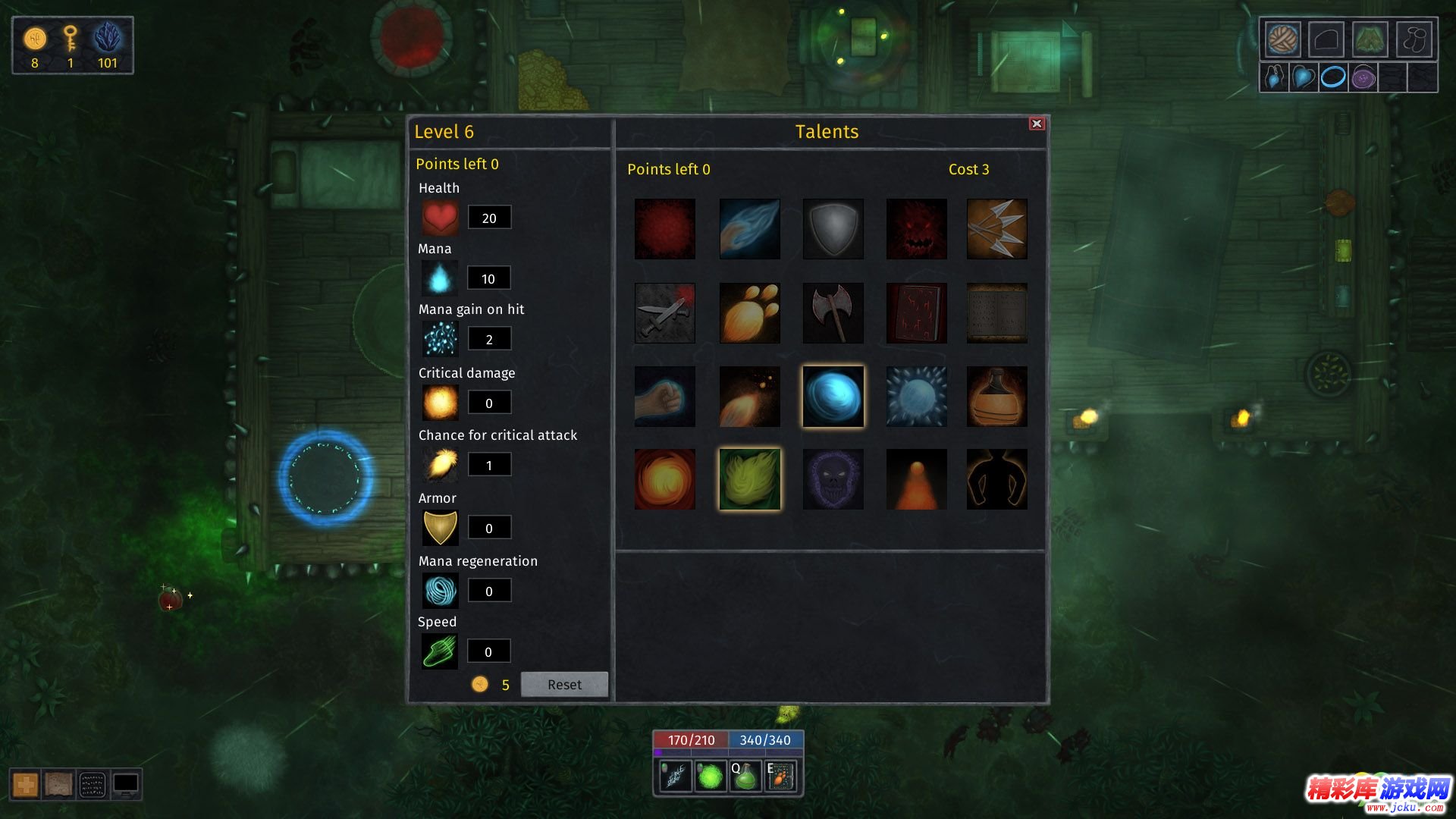The width and height of the screenshot is (1456, 819).
Task: Open the monitor icon menu
Action: 126,785
